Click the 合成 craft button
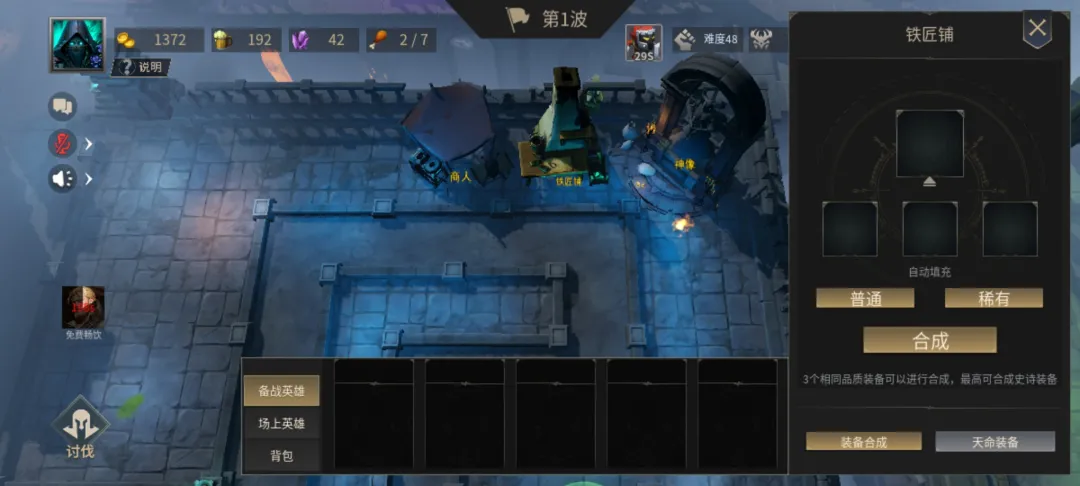Screen dimensions: 1080x486 pyautogui.click(x=930, y=340)
